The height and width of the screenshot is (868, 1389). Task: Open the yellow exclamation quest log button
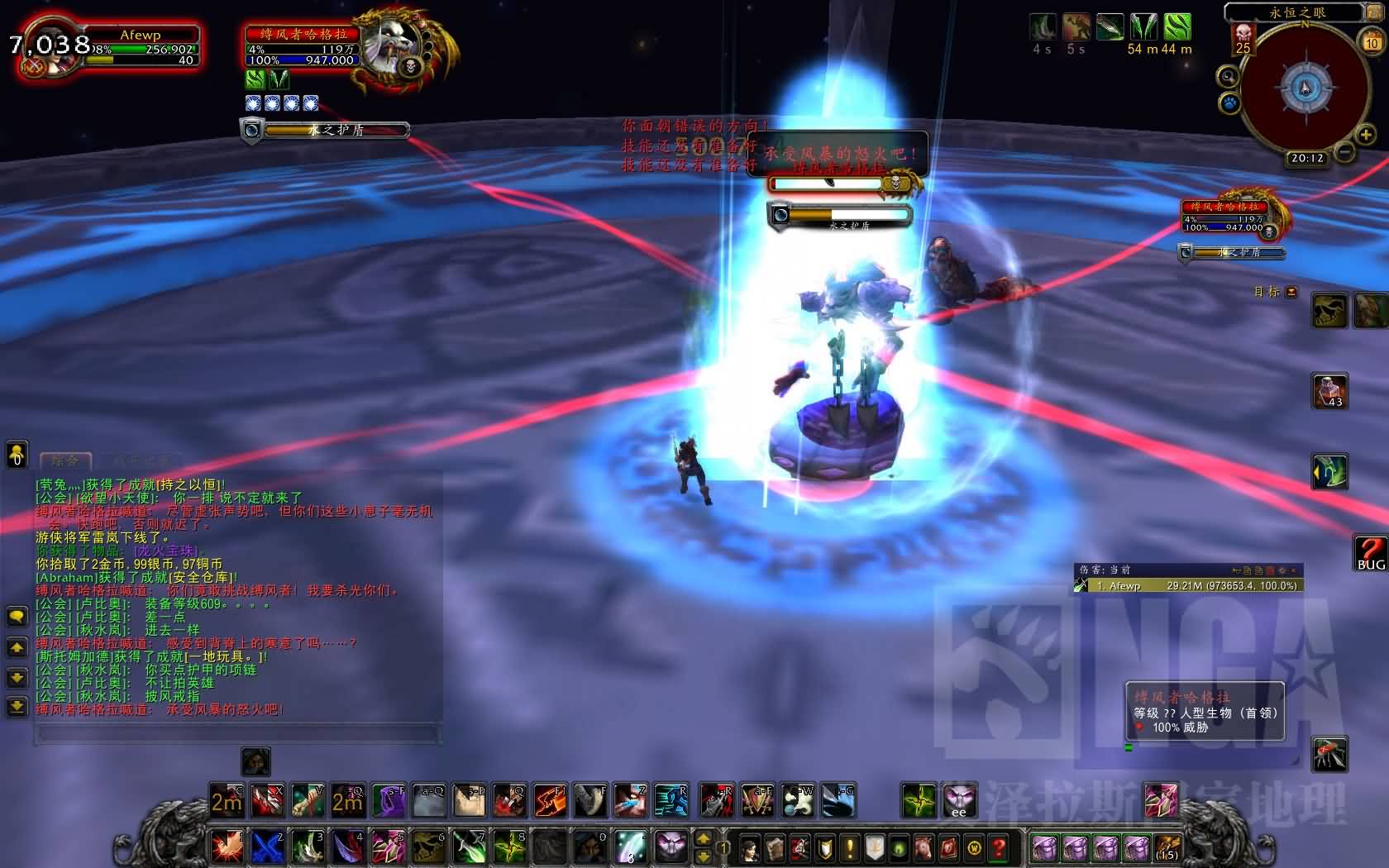coord(850,847)
